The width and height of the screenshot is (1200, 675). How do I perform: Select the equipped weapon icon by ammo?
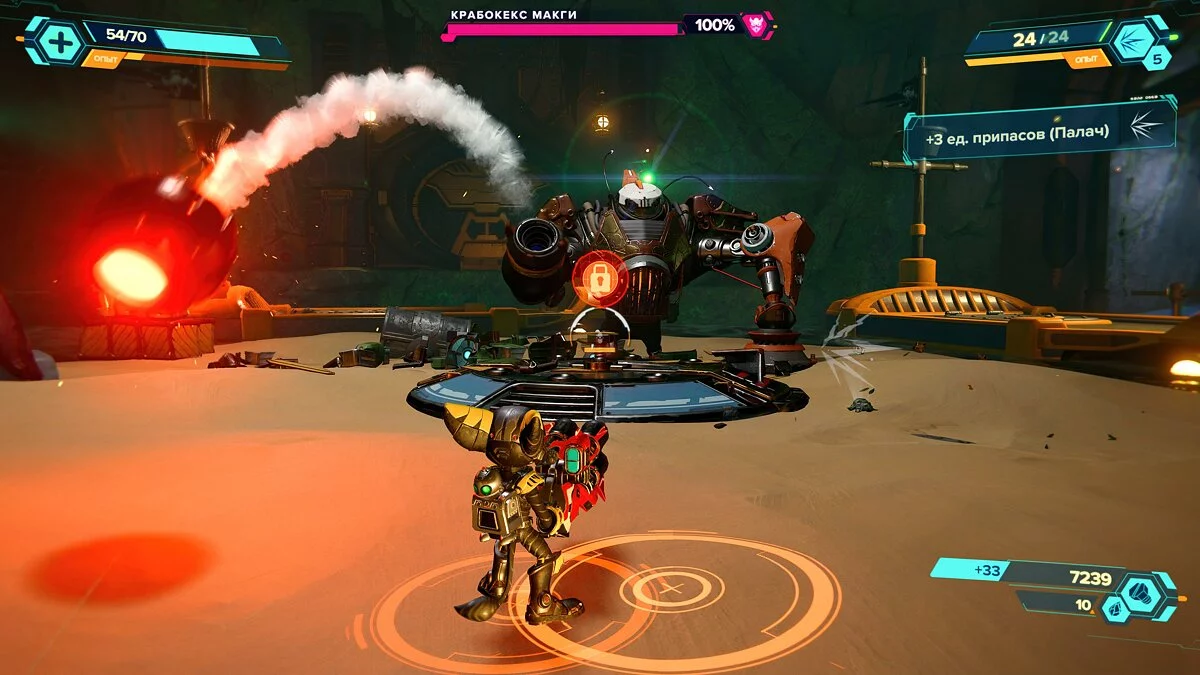click(1135, 40)
